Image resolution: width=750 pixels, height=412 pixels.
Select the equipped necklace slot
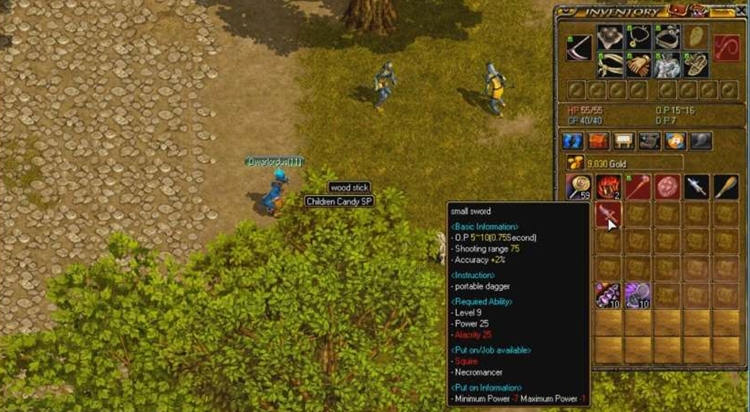click(638, 37)
